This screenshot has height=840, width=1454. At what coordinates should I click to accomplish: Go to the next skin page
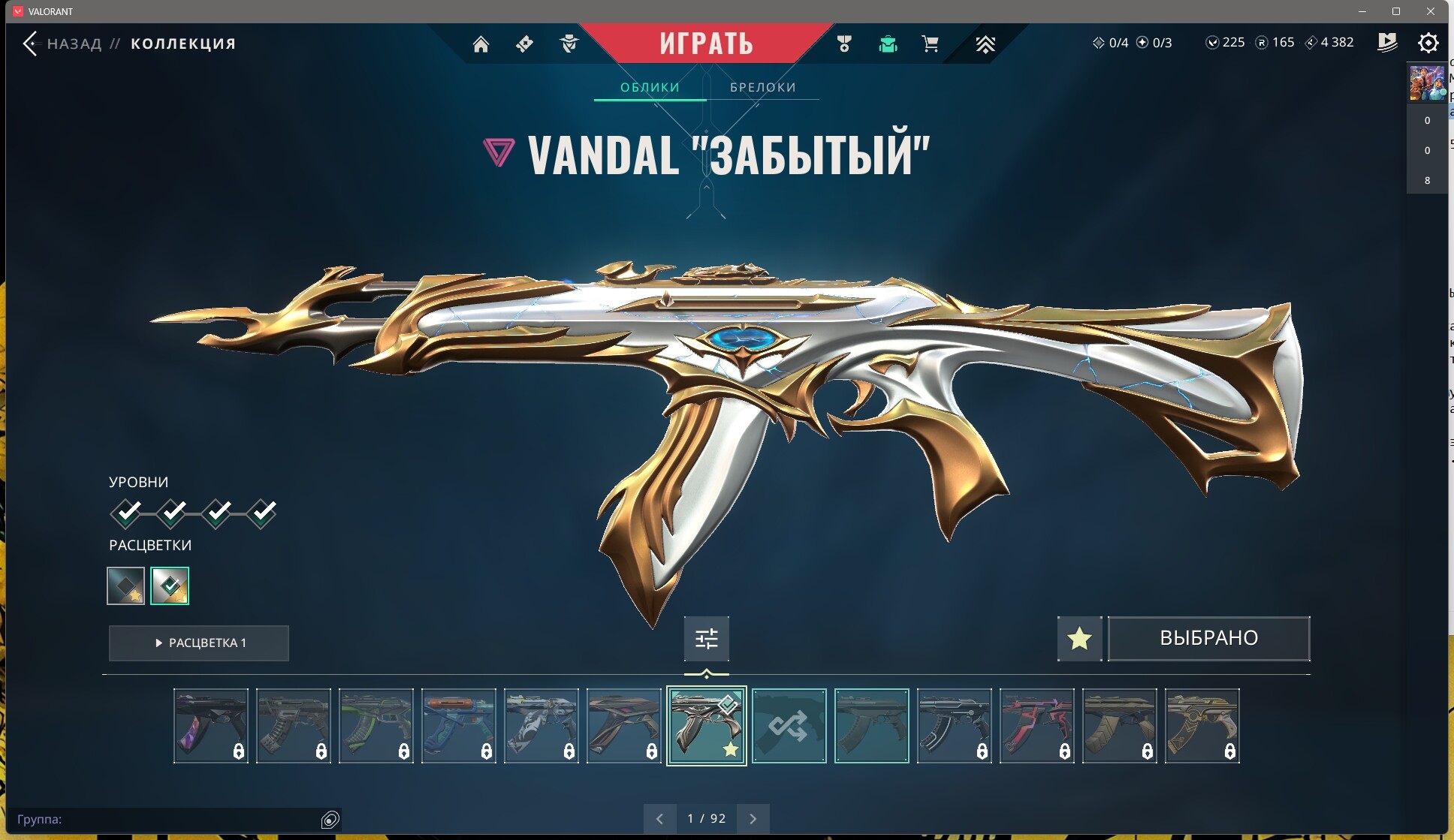click(753, 819)
